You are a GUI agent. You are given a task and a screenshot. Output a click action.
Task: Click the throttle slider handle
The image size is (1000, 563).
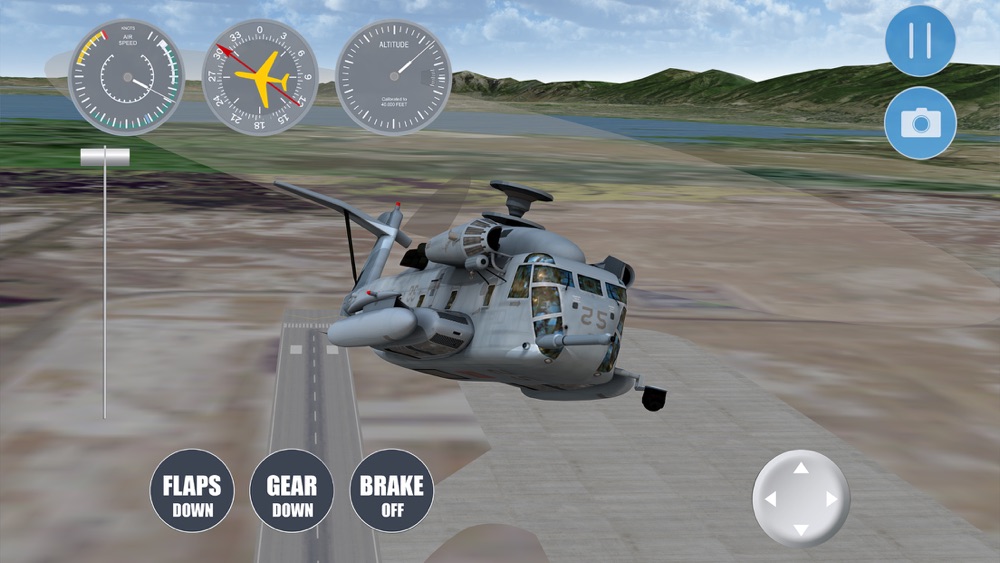click(x=105, y=157)
